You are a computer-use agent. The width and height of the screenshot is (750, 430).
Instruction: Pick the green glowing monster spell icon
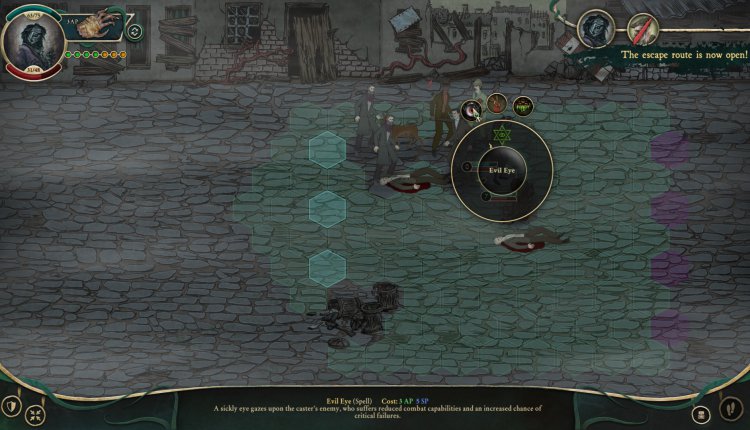click(522, 106)
